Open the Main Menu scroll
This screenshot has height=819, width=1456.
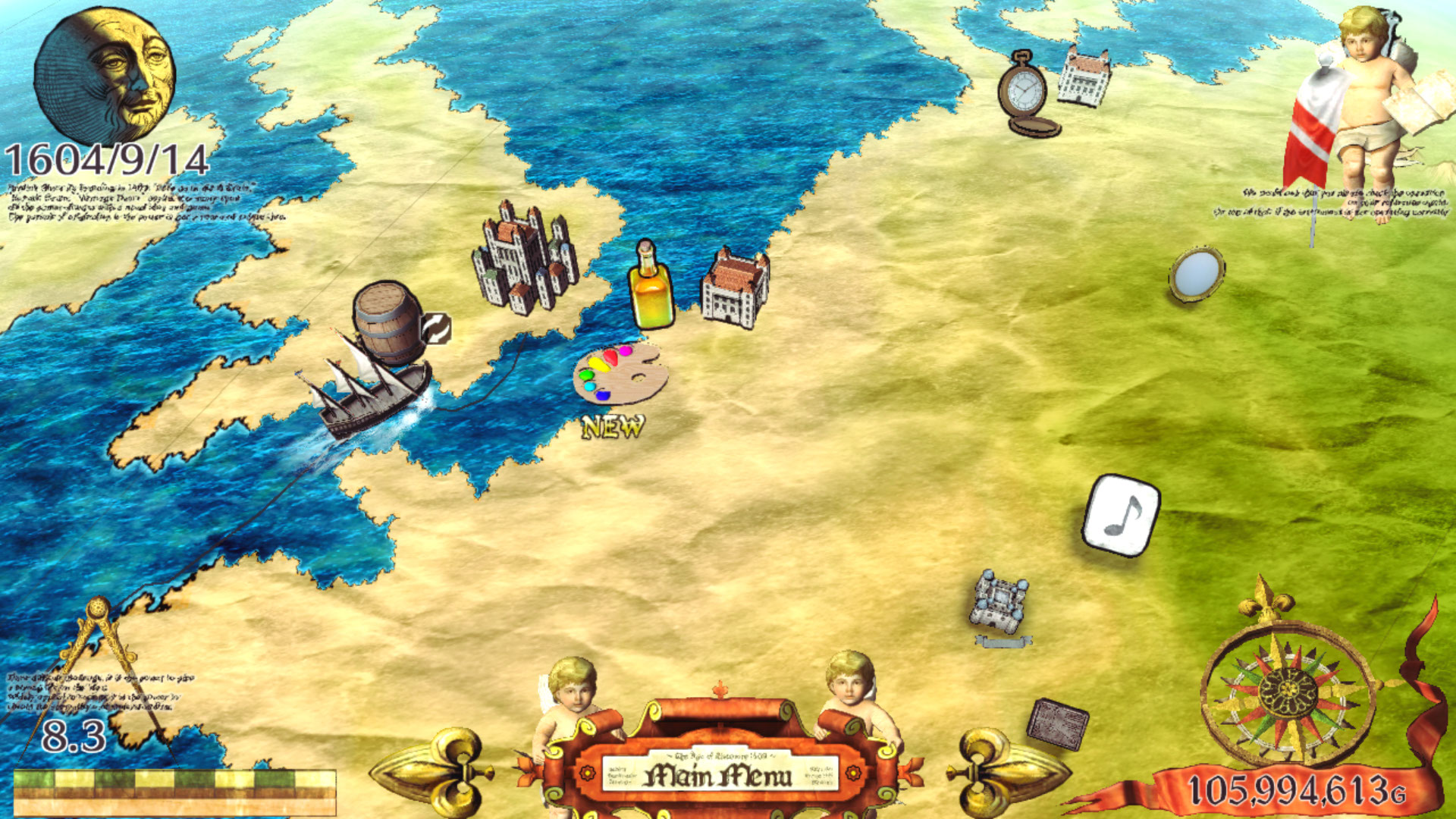(719, 775)
